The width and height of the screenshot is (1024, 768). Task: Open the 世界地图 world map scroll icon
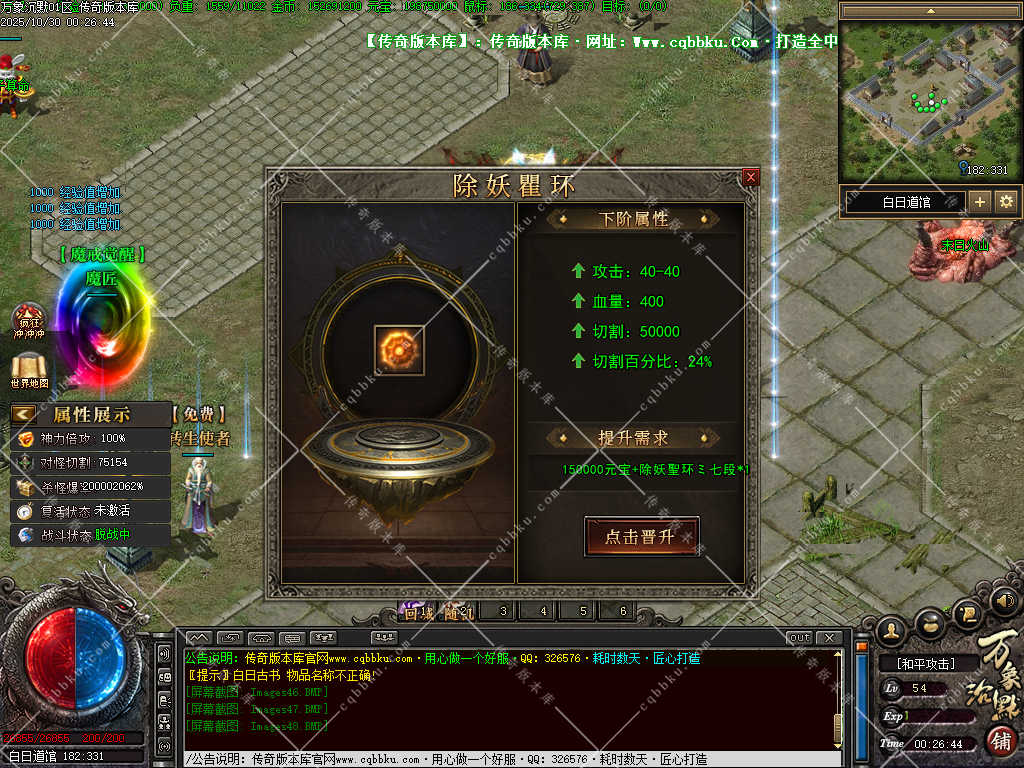28,371
